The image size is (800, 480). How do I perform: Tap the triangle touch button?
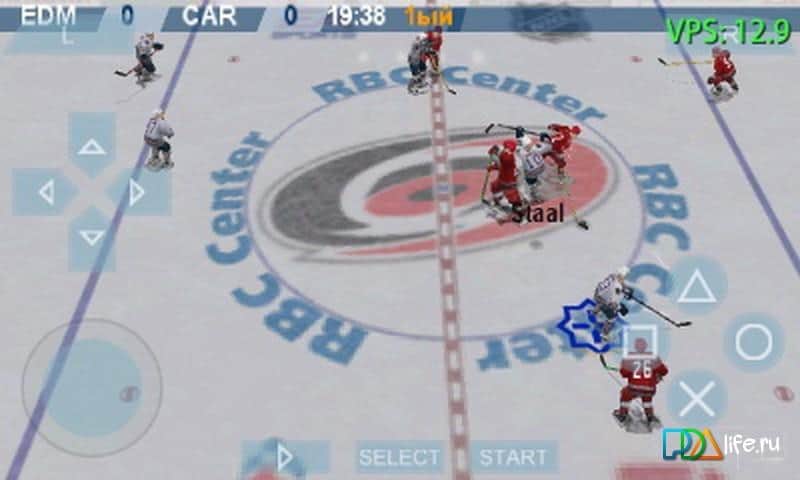(x=697, y=287)
